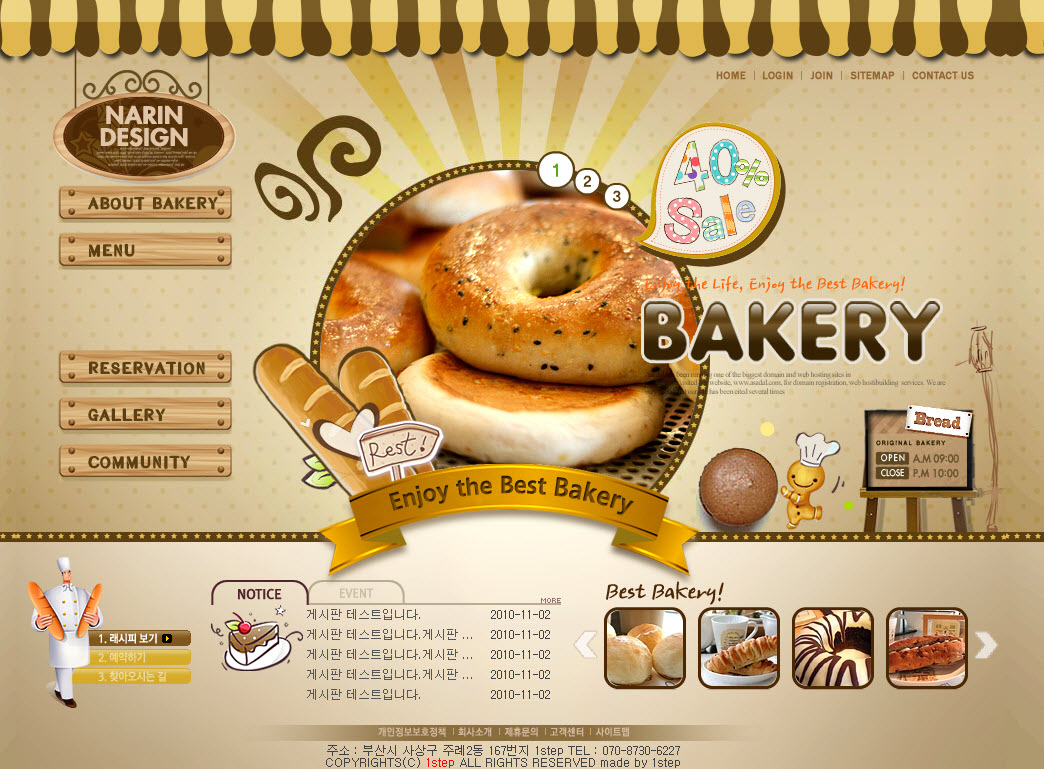Image resolution: width=1044 pixels, height=769 pixels.
Task: Click the Contact Us link
Action: [942, 76]
